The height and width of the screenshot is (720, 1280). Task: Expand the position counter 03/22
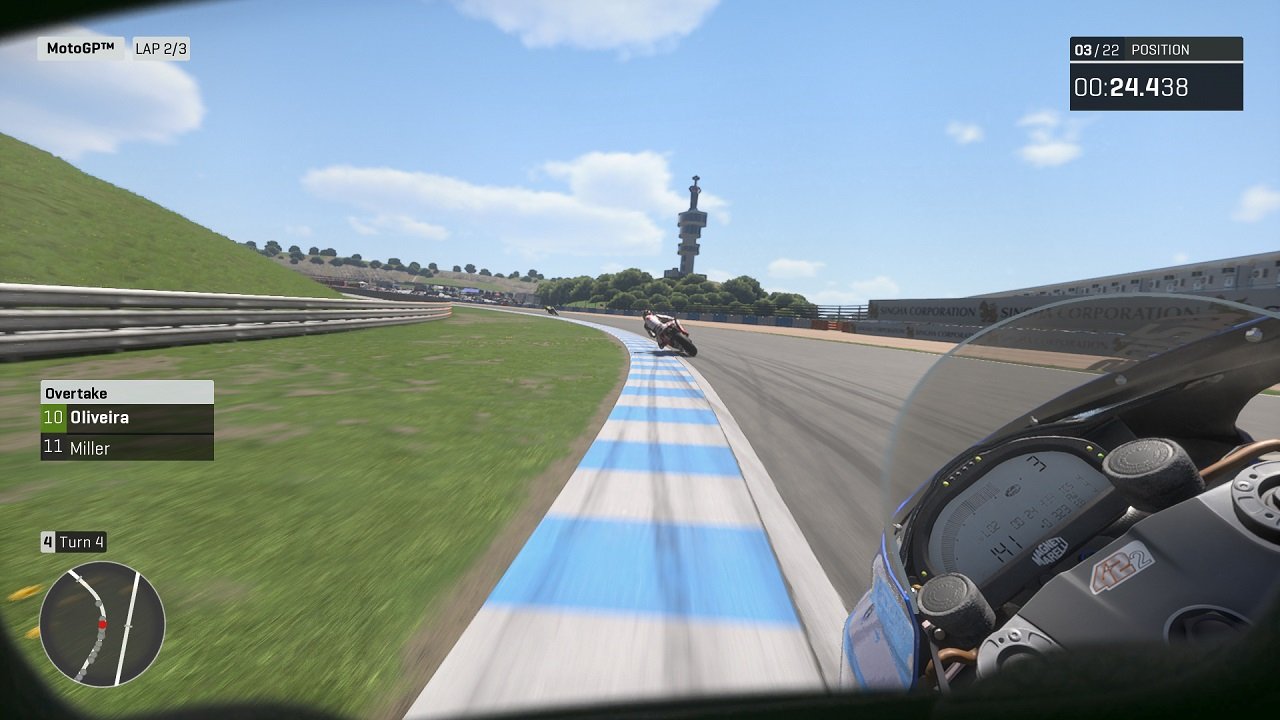(x=1096, y=49)
